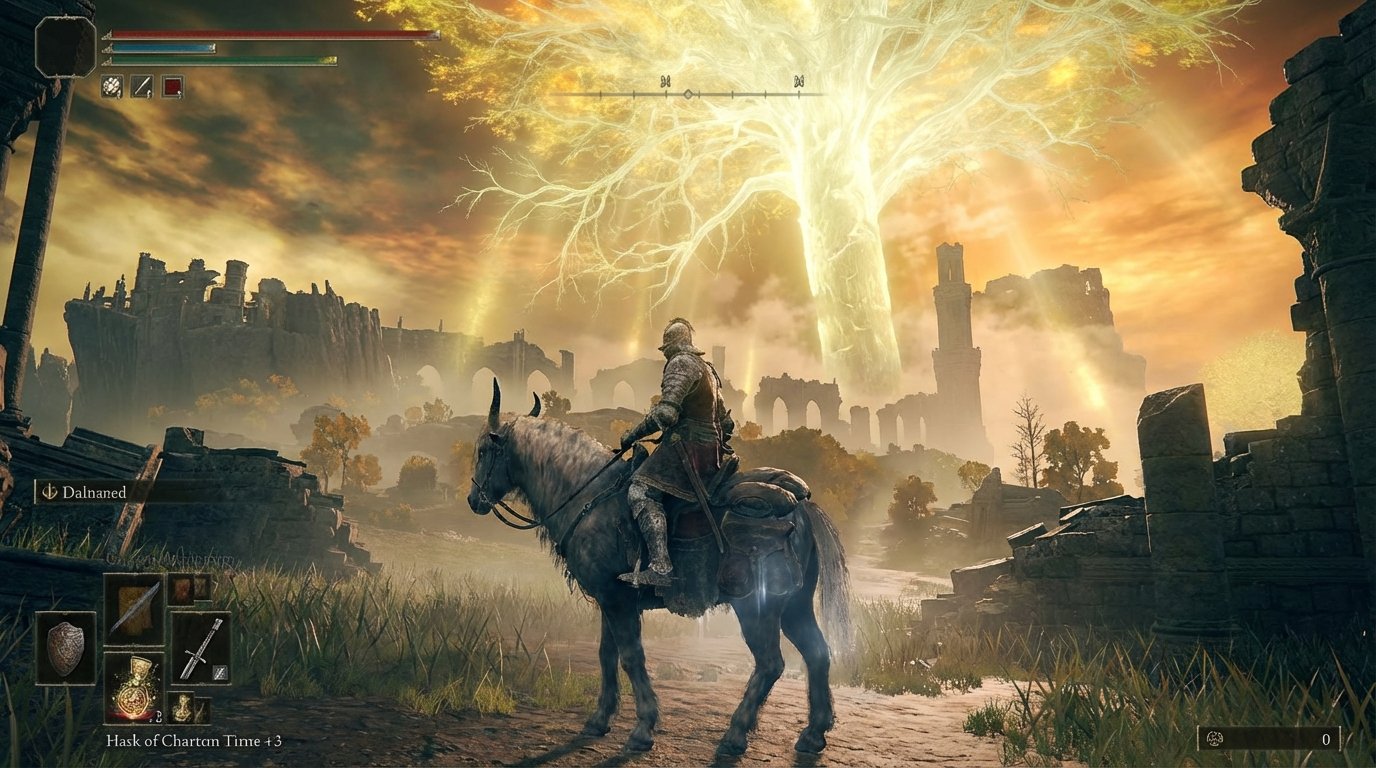Image resolution: width=1376 pixels, height=768 pixels.
Task: Click the fist status effect icon under the bars
Action: [112, 85]
